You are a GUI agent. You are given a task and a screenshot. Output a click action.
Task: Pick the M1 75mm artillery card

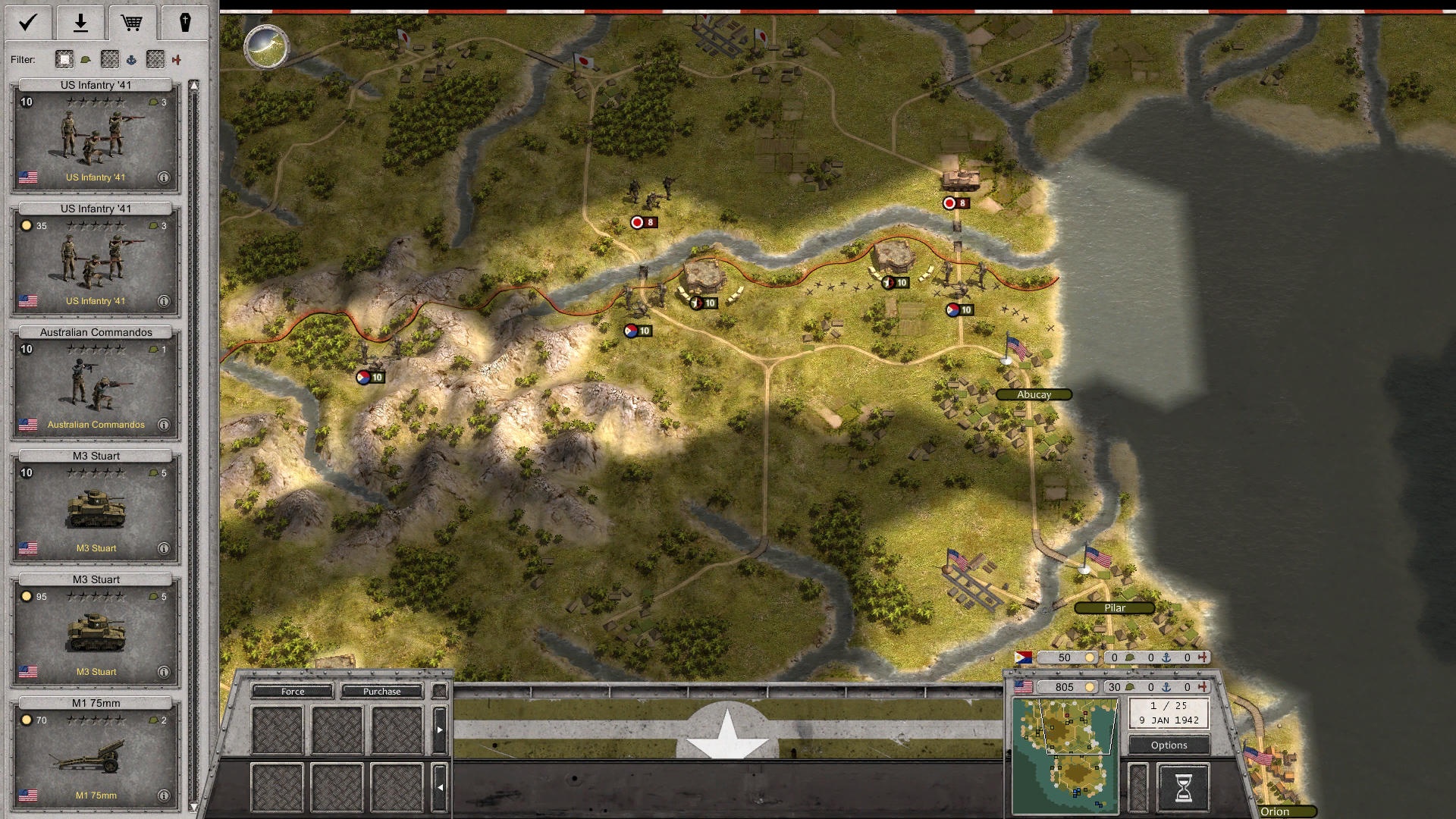pos(96,754)
